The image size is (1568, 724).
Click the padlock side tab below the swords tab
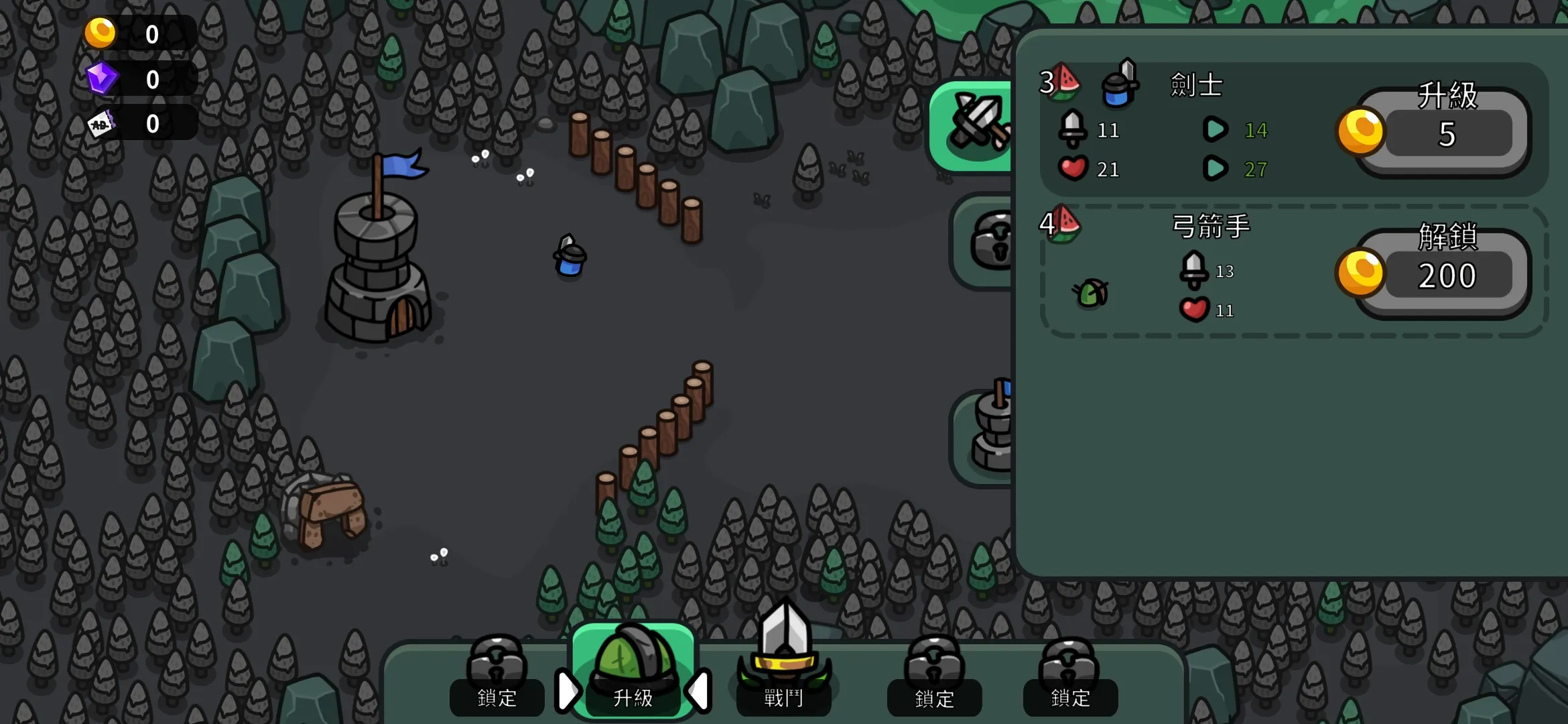tap(986, 241)
